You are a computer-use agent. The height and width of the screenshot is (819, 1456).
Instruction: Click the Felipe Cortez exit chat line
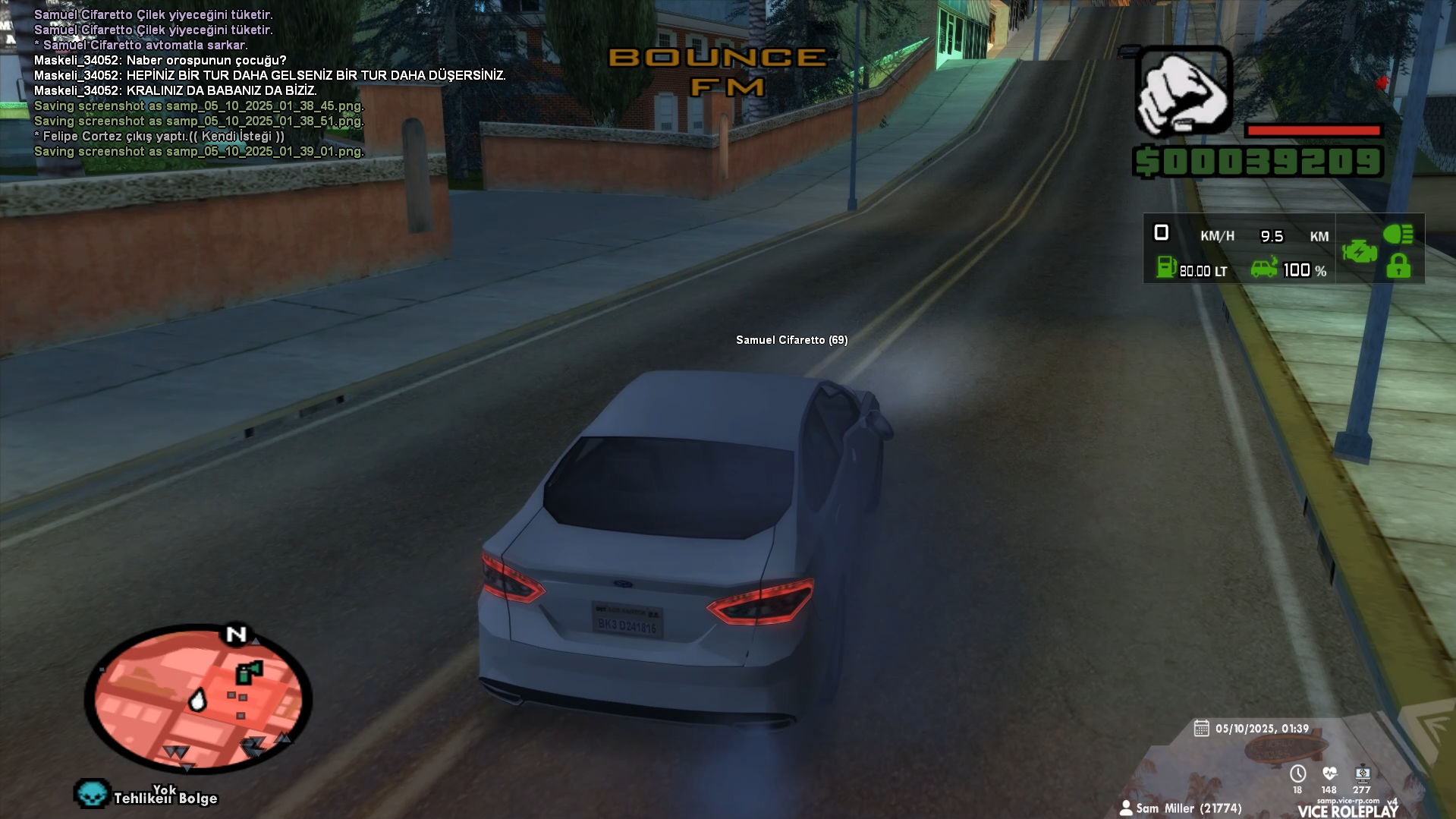(159, 137)
